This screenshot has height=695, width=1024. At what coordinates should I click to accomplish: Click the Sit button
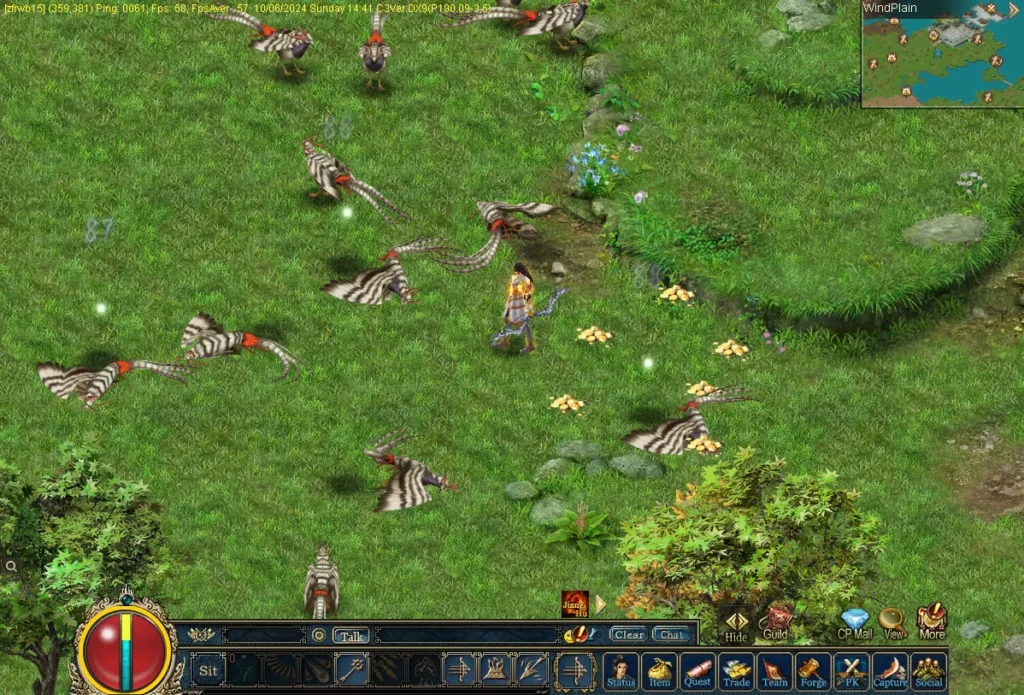(x=208, y=670)
